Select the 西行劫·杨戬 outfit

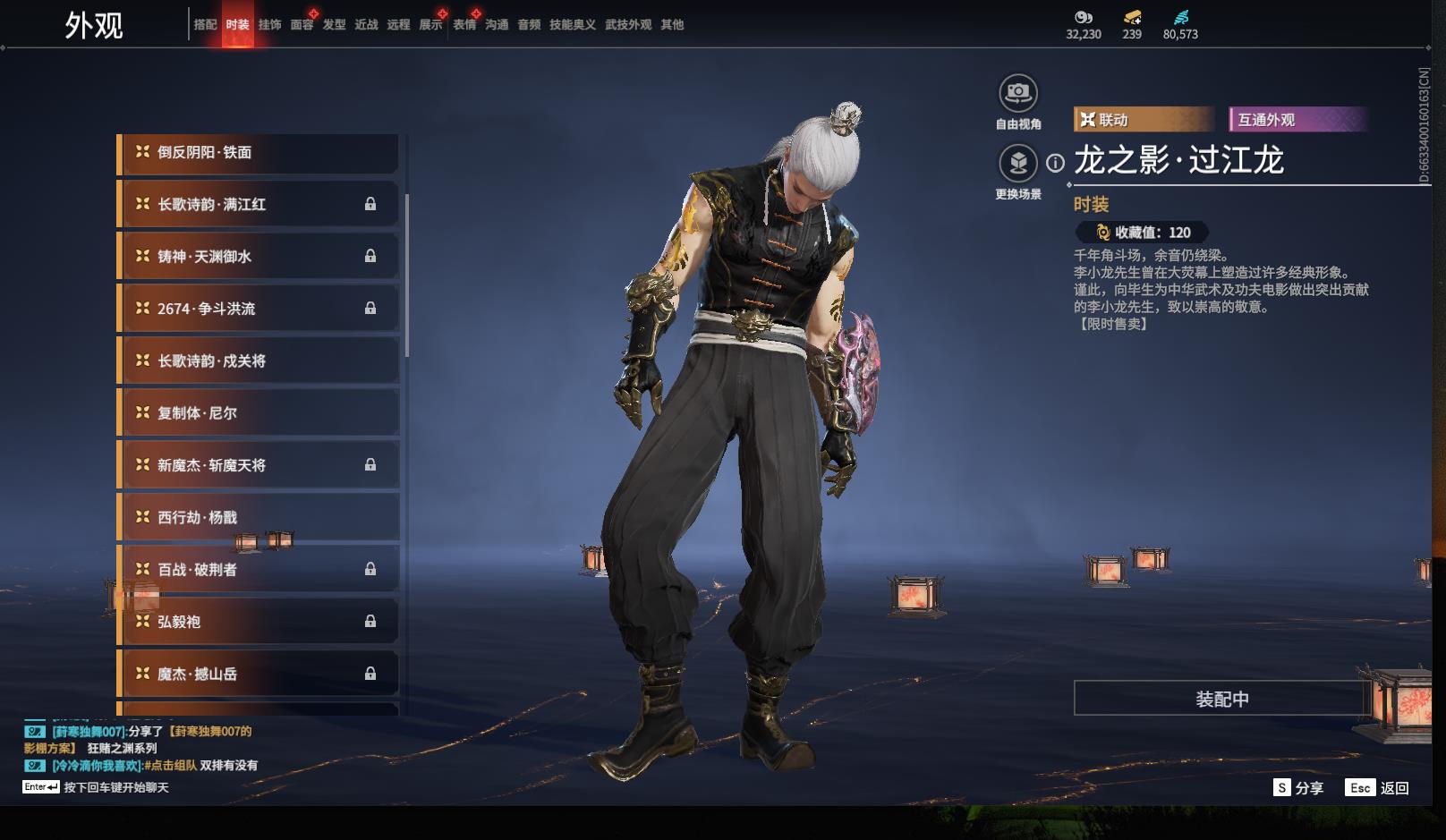259,518
